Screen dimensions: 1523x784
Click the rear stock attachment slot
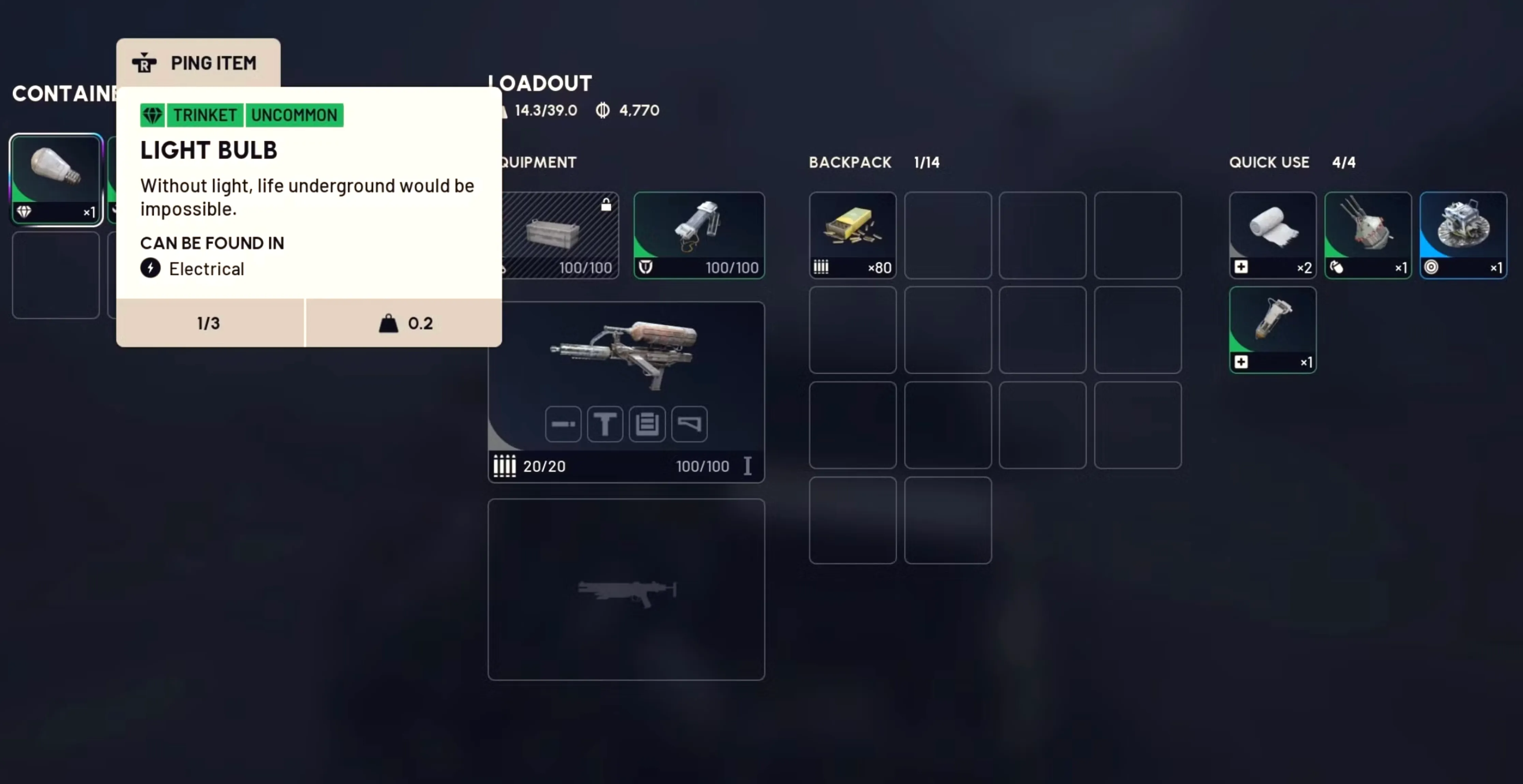tap(689, 424)
